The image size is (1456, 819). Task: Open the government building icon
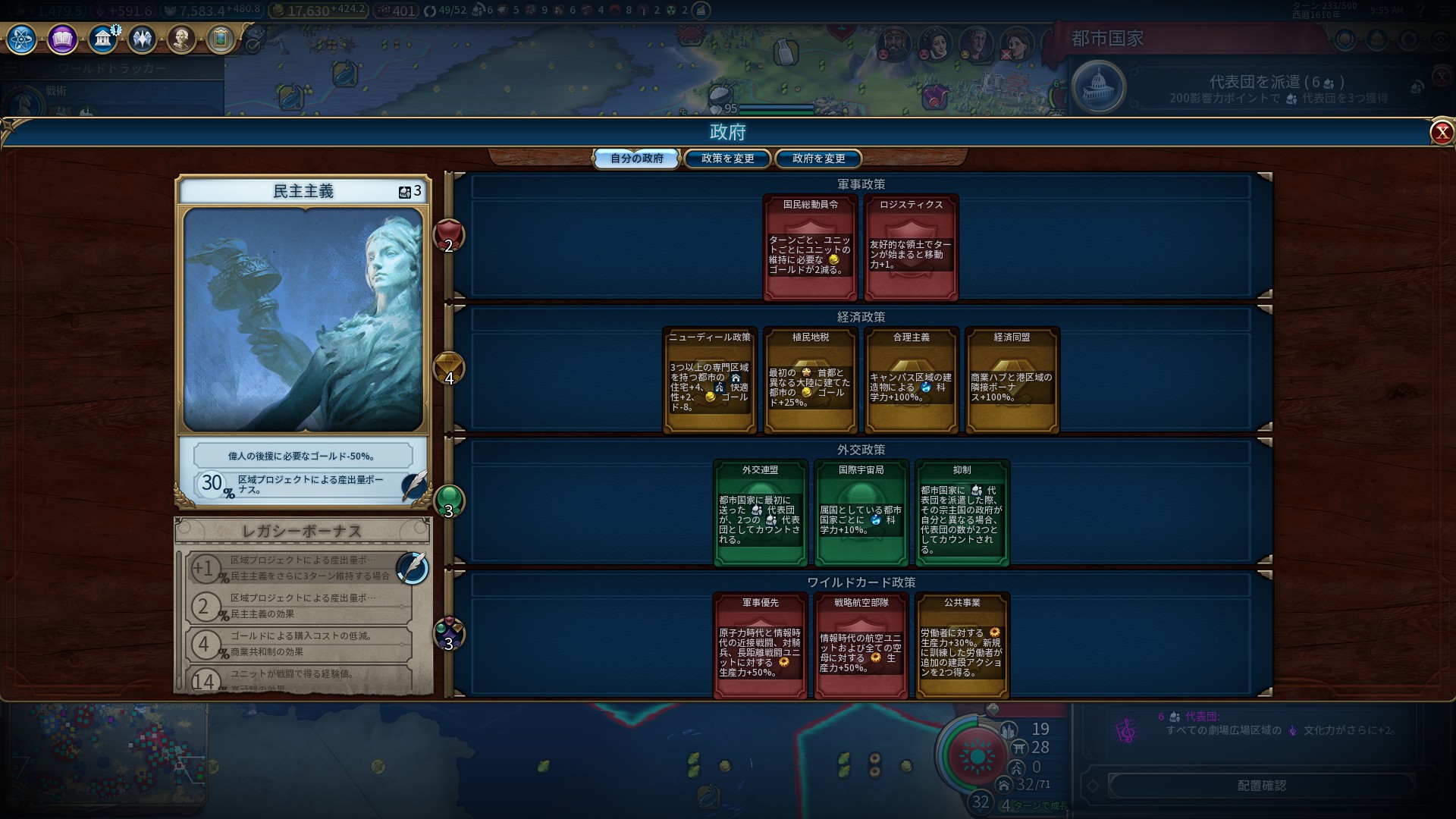102,39
